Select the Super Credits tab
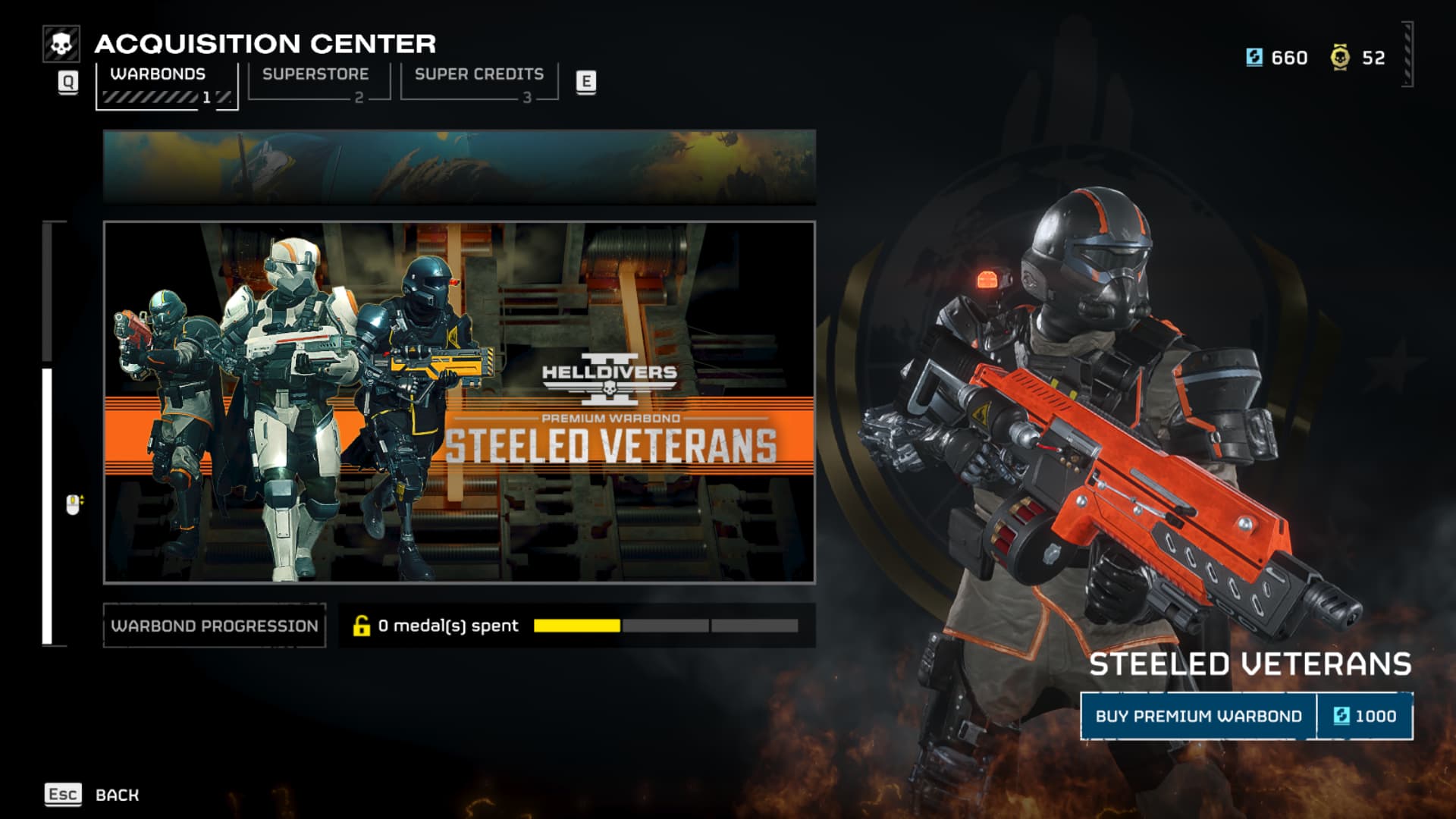 [479, 81]
